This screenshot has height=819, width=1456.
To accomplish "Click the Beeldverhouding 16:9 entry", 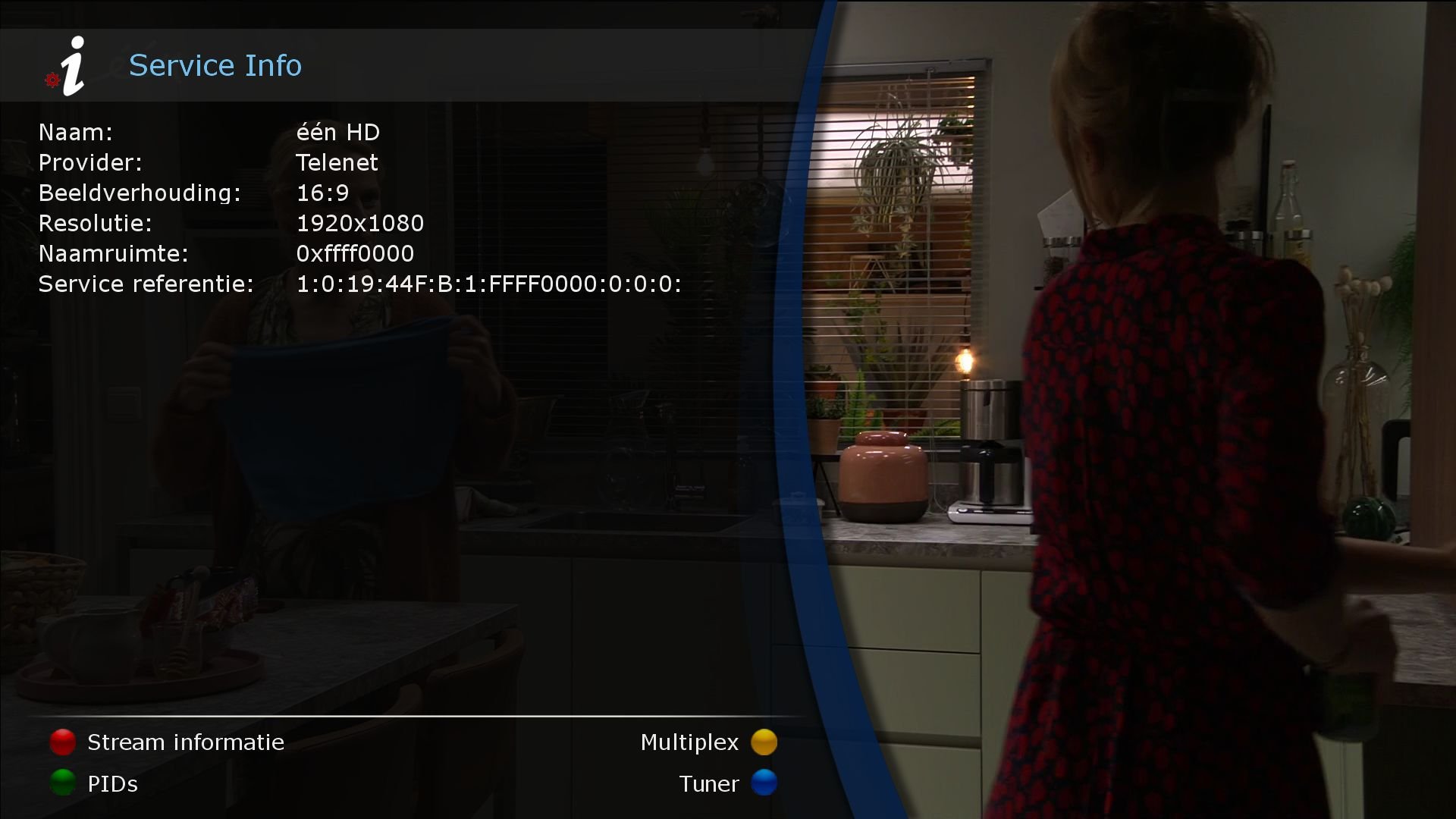I will (x=322, y=193).
